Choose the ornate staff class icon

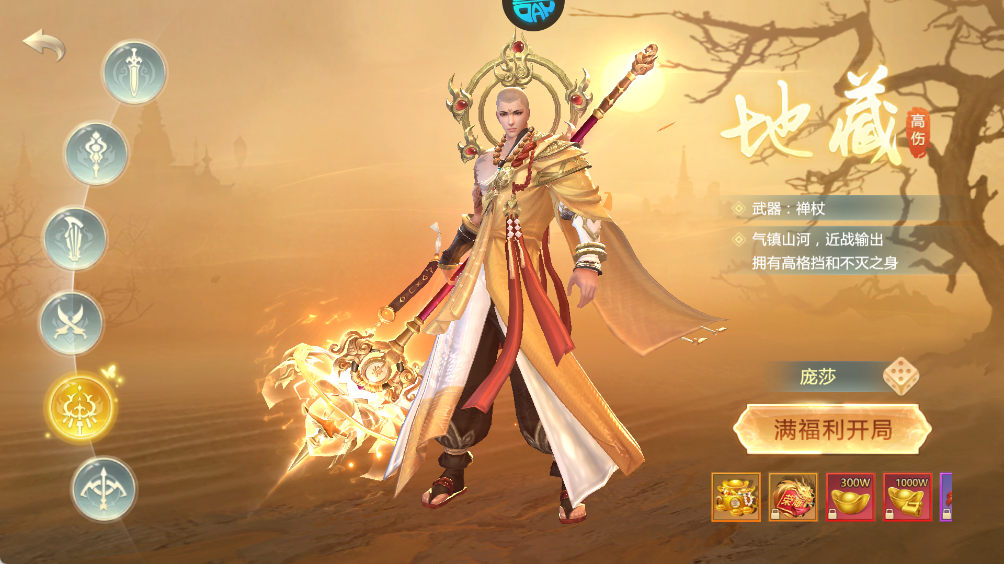tap(96, 154)
